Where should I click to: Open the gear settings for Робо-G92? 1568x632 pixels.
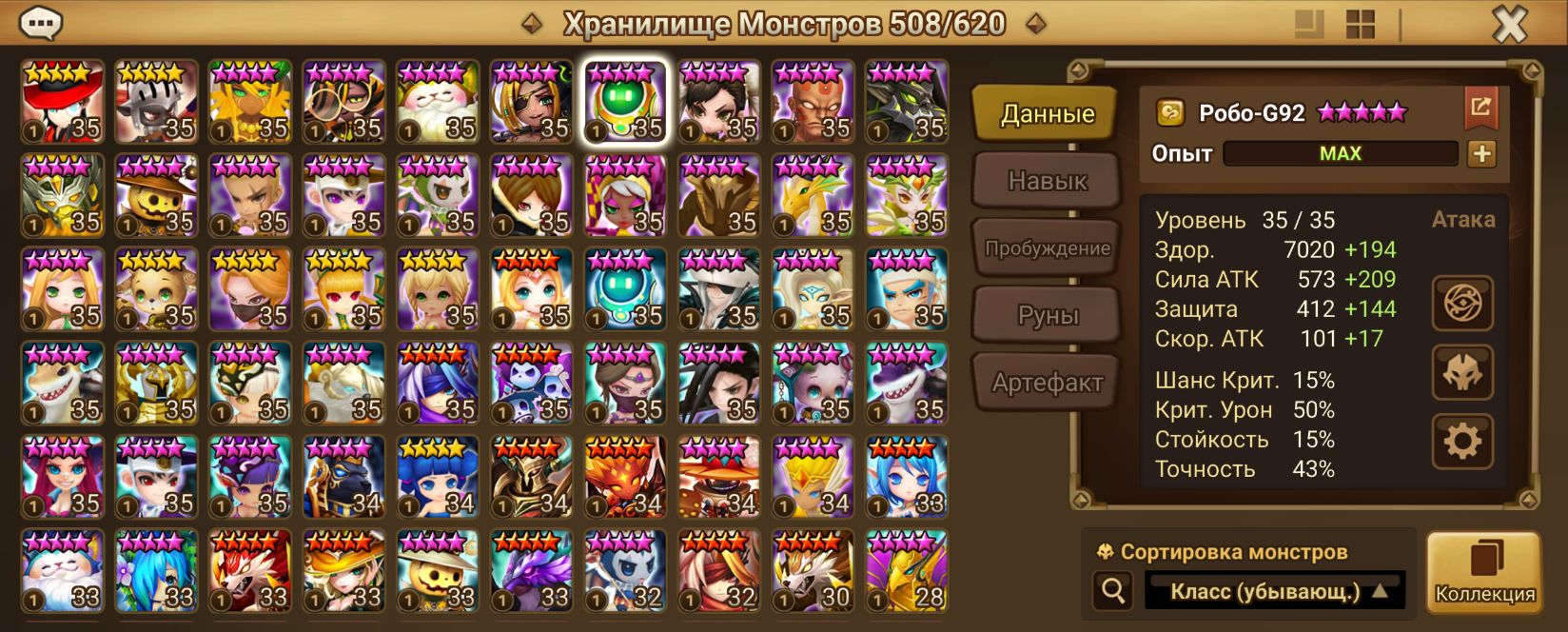[x=1462, y=441]
